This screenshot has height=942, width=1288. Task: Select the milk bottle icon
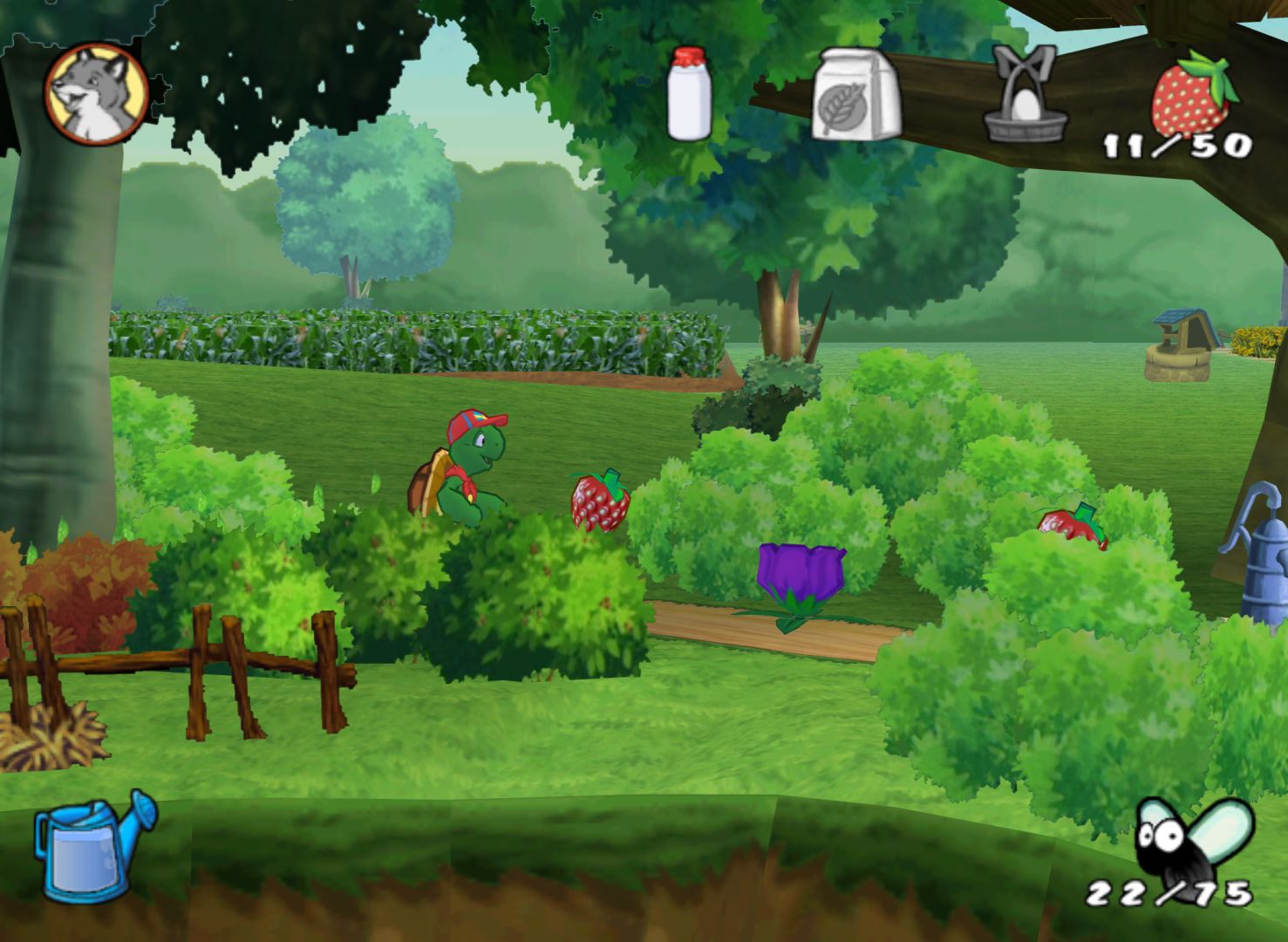pos(689,93)
